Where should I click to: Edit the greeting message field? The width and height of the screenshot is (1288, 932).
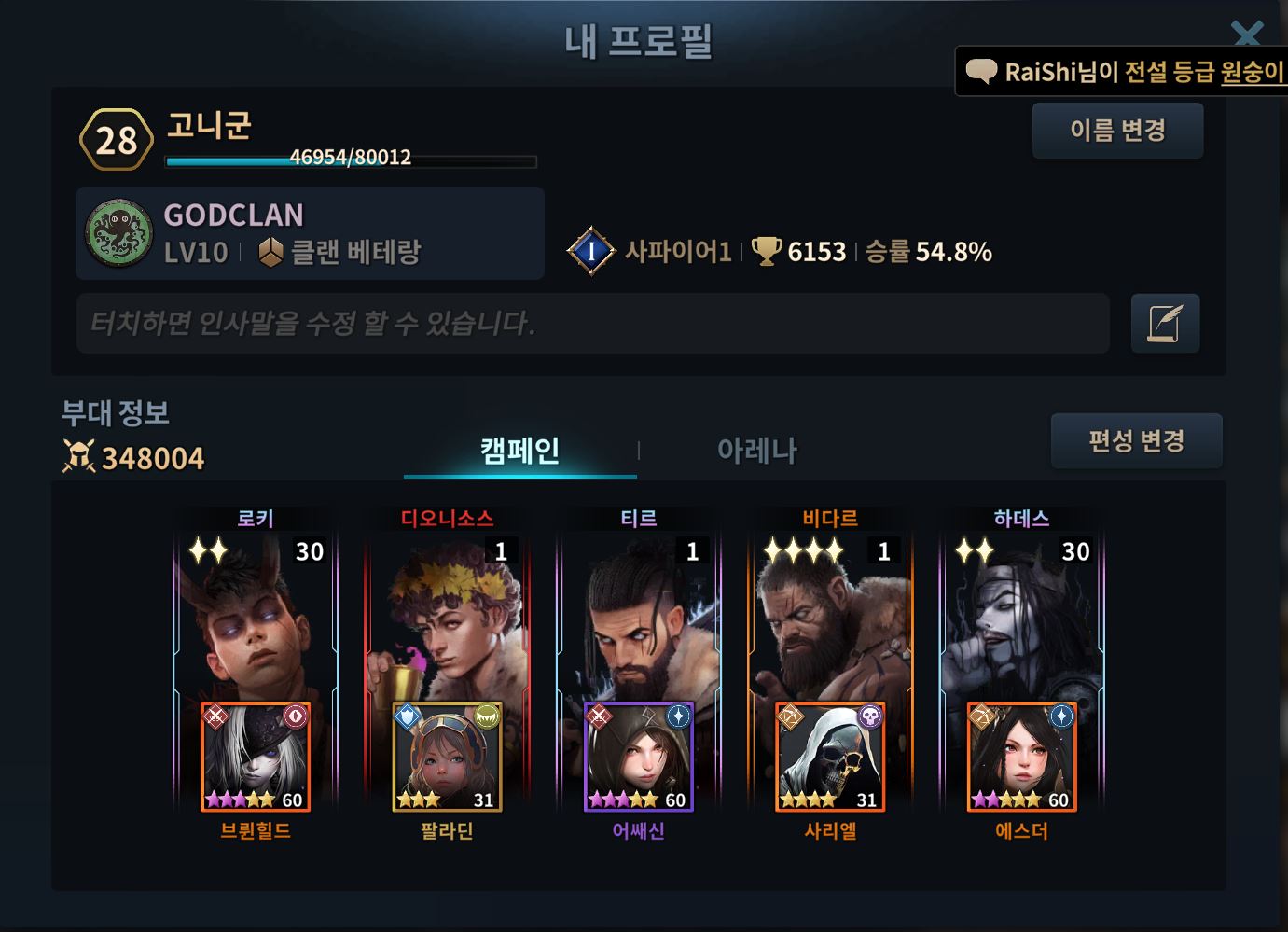point(592,324)
